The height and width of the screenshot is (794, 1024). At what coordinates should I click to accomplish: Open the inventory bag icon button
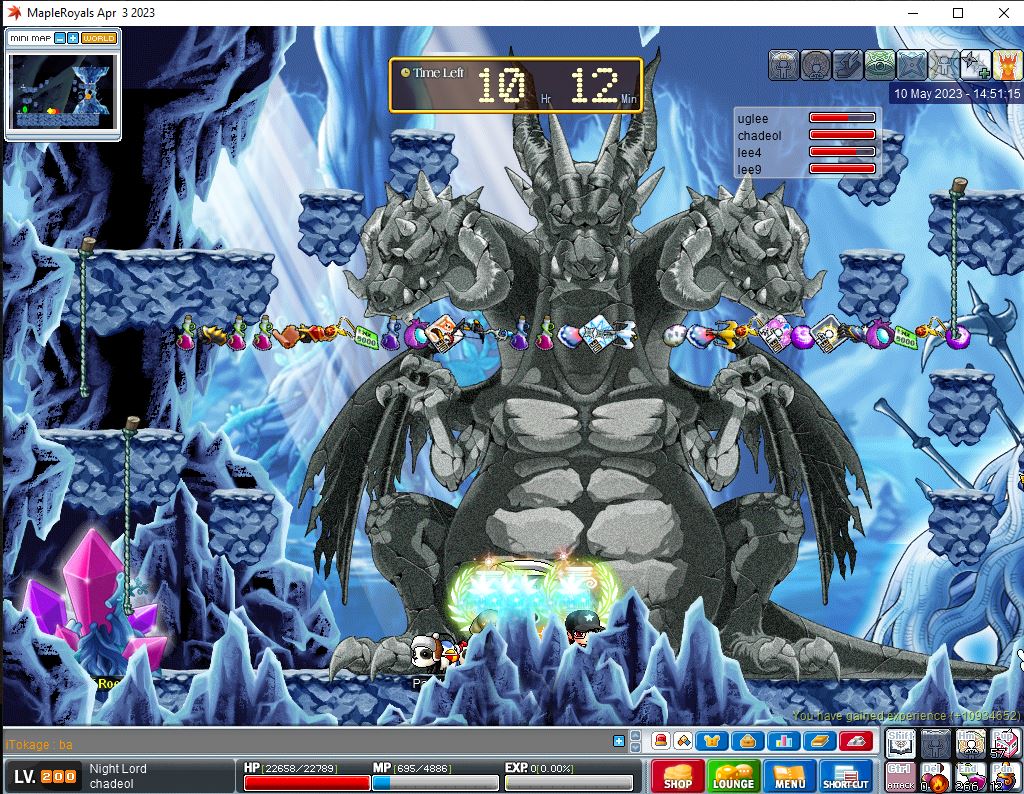coord(746,741)
